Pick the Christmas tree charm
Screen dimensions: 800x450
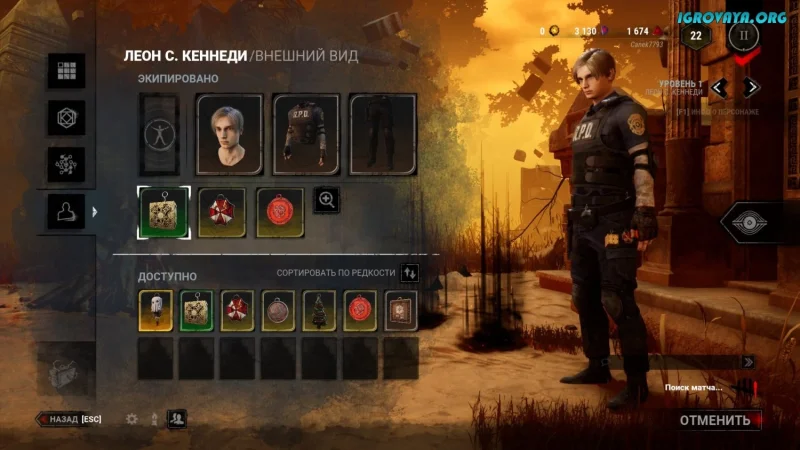pyautogui.click(x=319, y=310)
